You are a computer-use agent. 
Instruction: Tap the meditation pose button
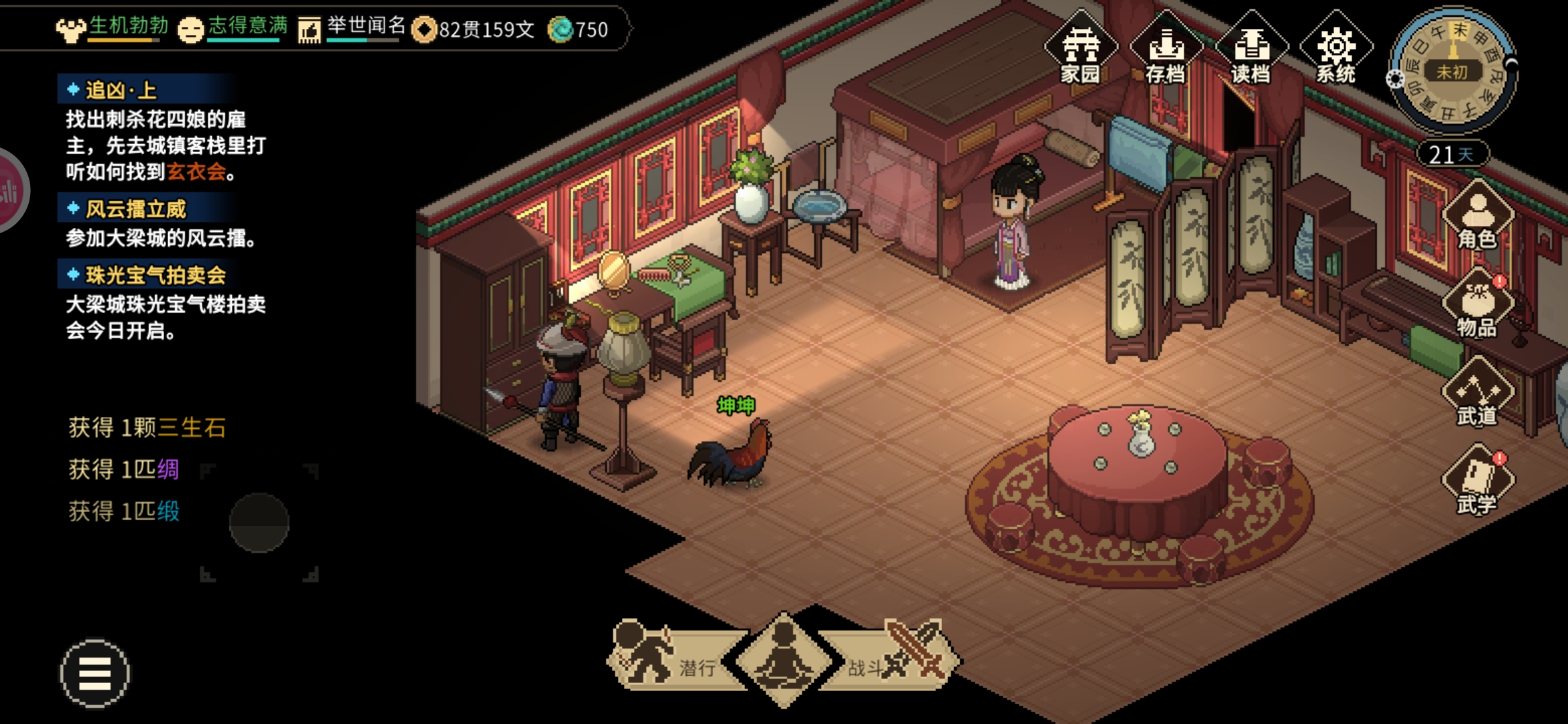click(783, 660)
